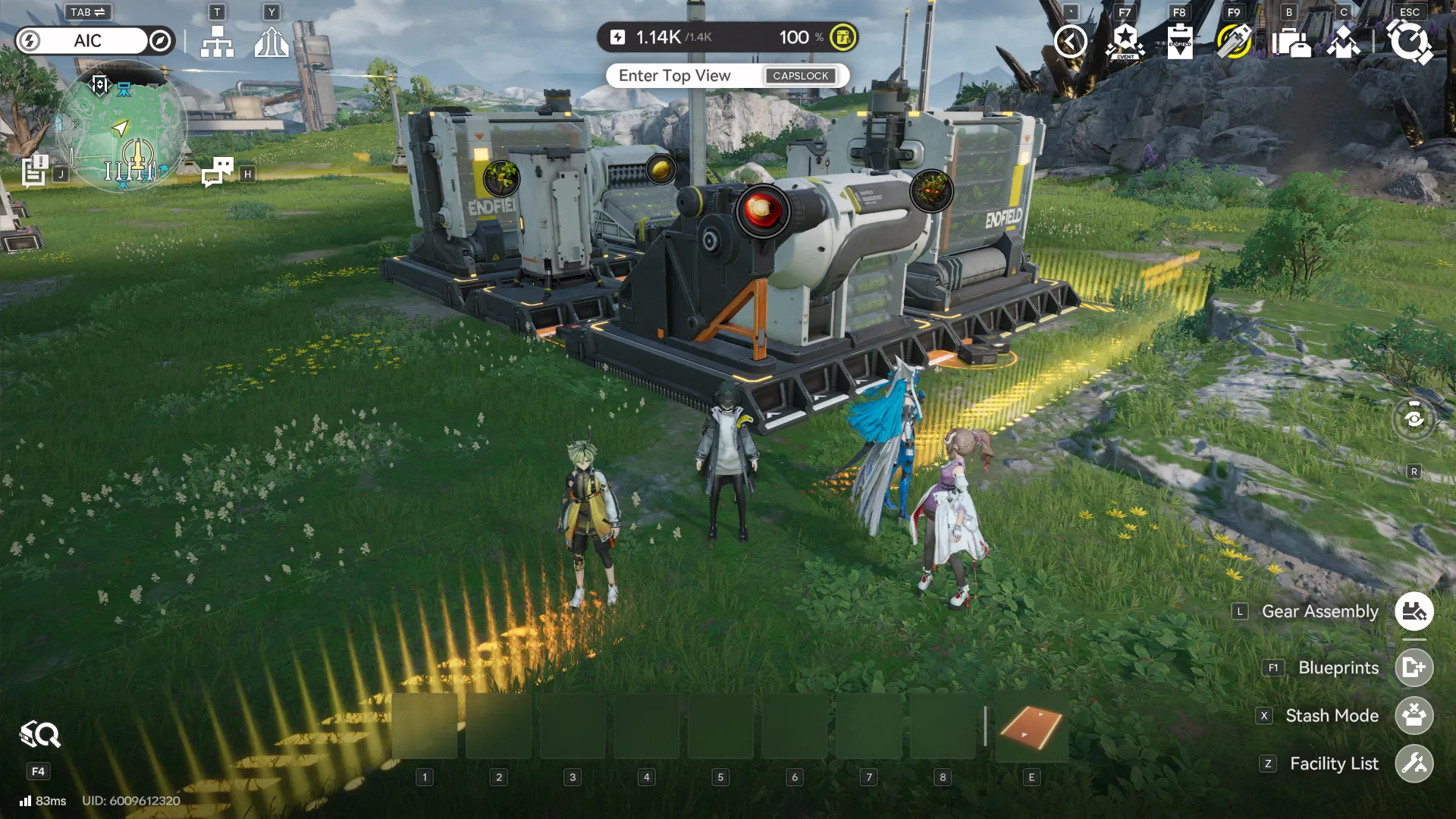Screen dimensions: 1456x819
Task: Open the Endfield task clipboard icon
Action: tap(1179, 42)
